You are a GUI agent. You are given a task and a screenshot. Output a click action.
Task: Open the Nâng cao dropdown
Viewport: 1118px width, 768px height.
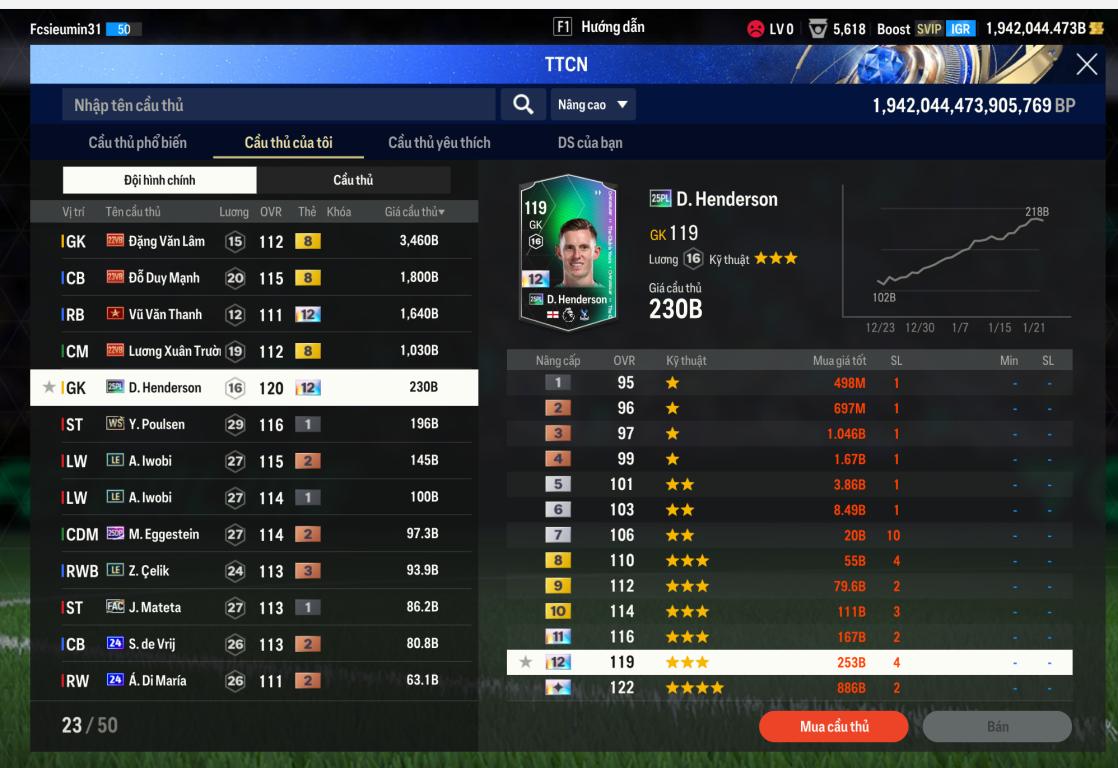pos(593,104)
